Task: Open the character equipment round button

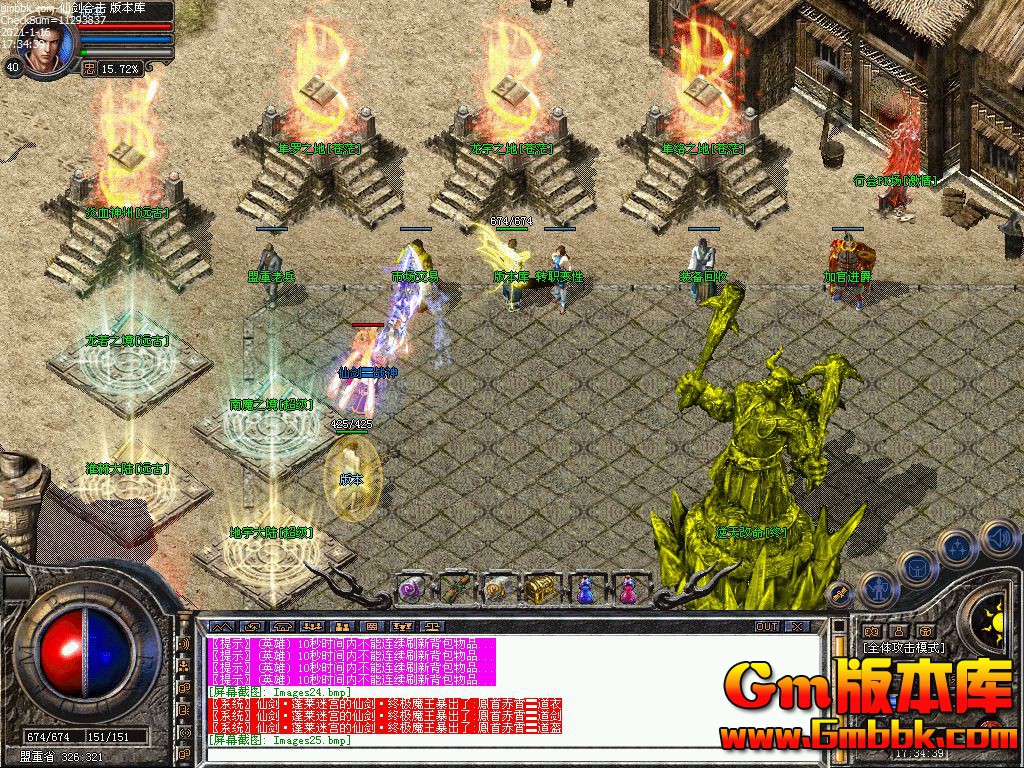Action: click(x=877, y=590)
